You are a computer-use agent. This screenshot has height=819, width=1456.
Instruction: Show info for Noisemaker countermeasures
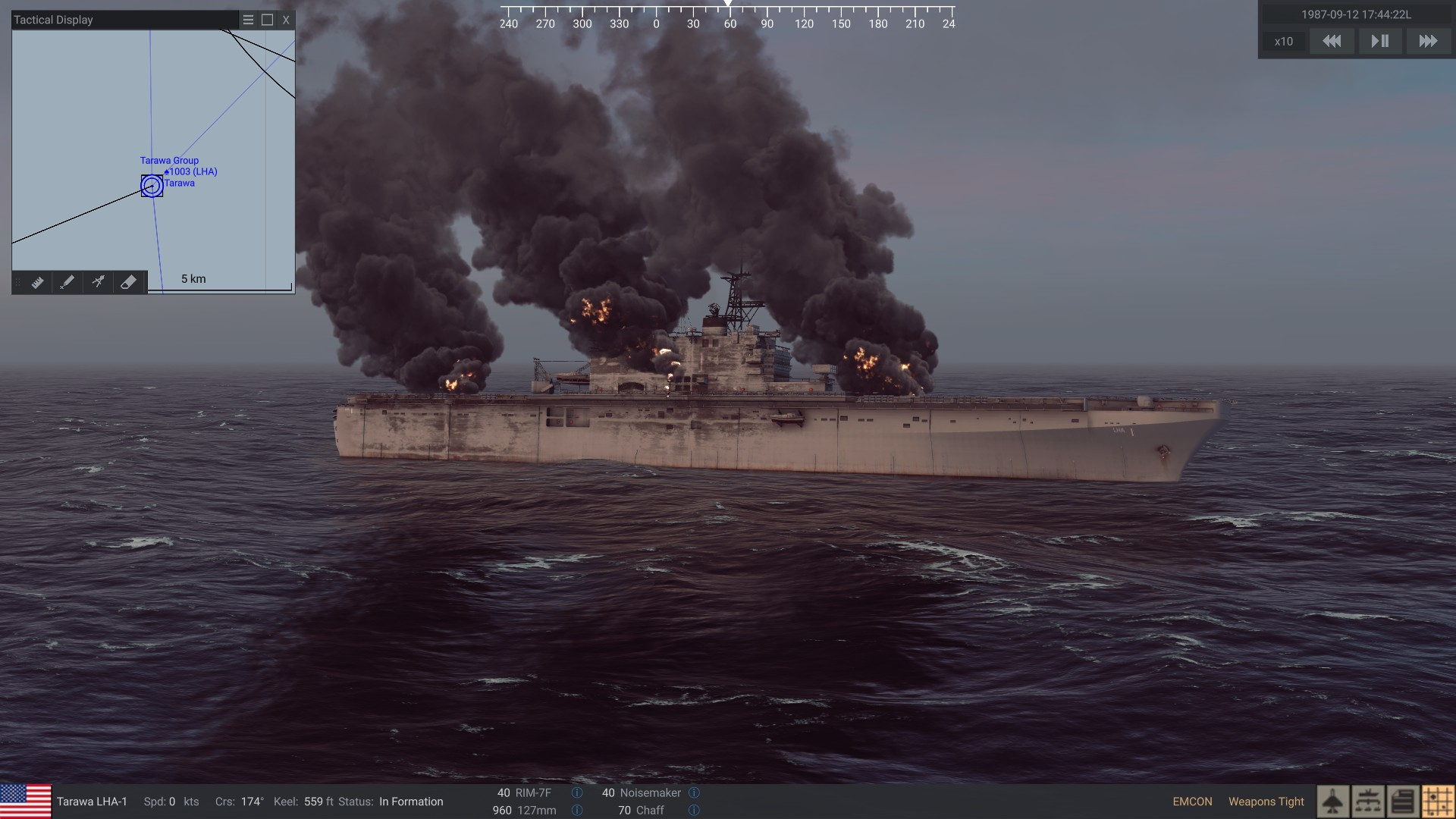coord(694,793)
